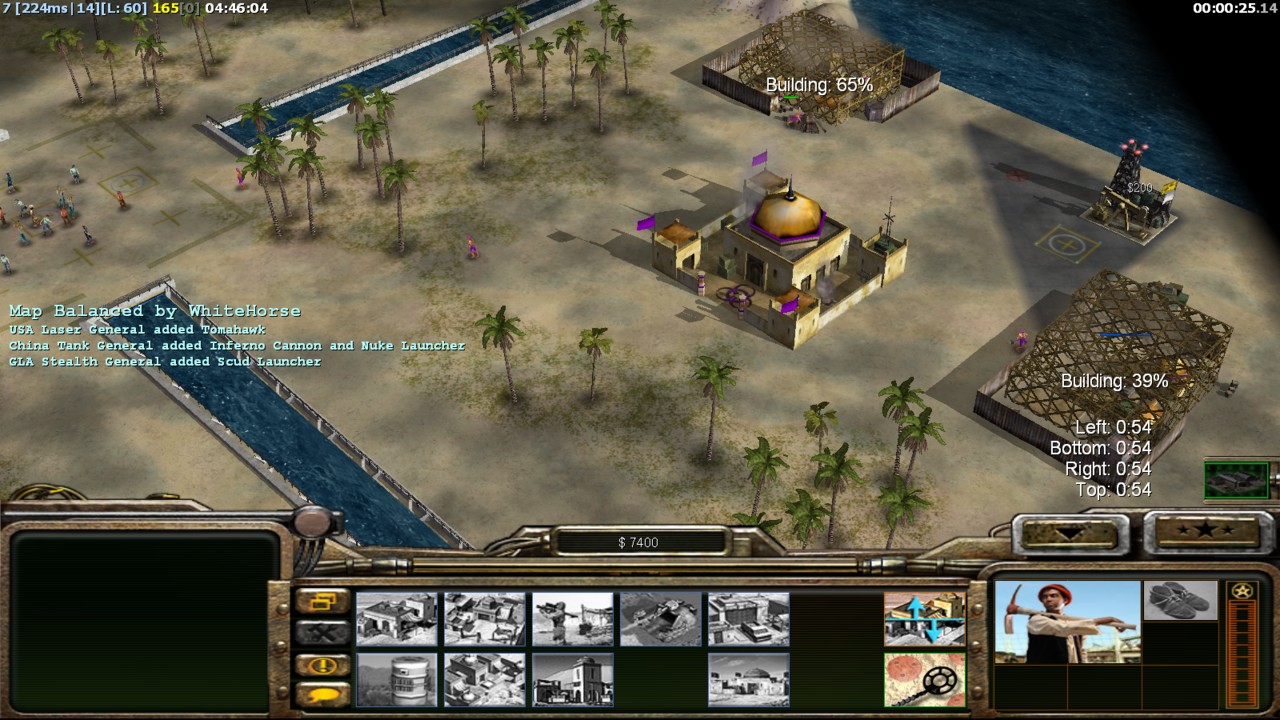Select the Arms Dealer build icon

tap(749, 619)
